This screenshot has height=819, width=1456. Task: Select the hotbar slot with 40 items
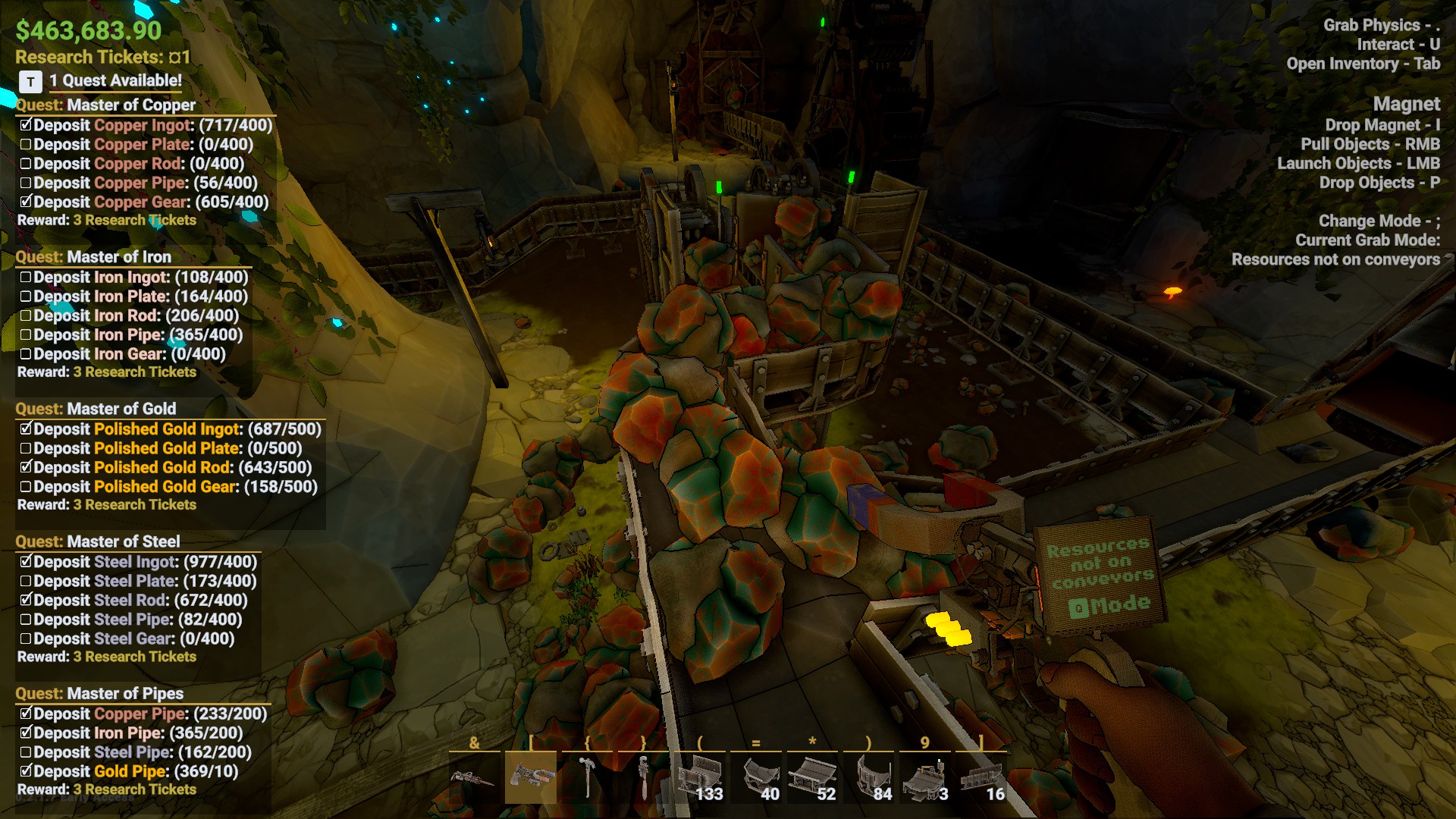click(x=755, y=778)
